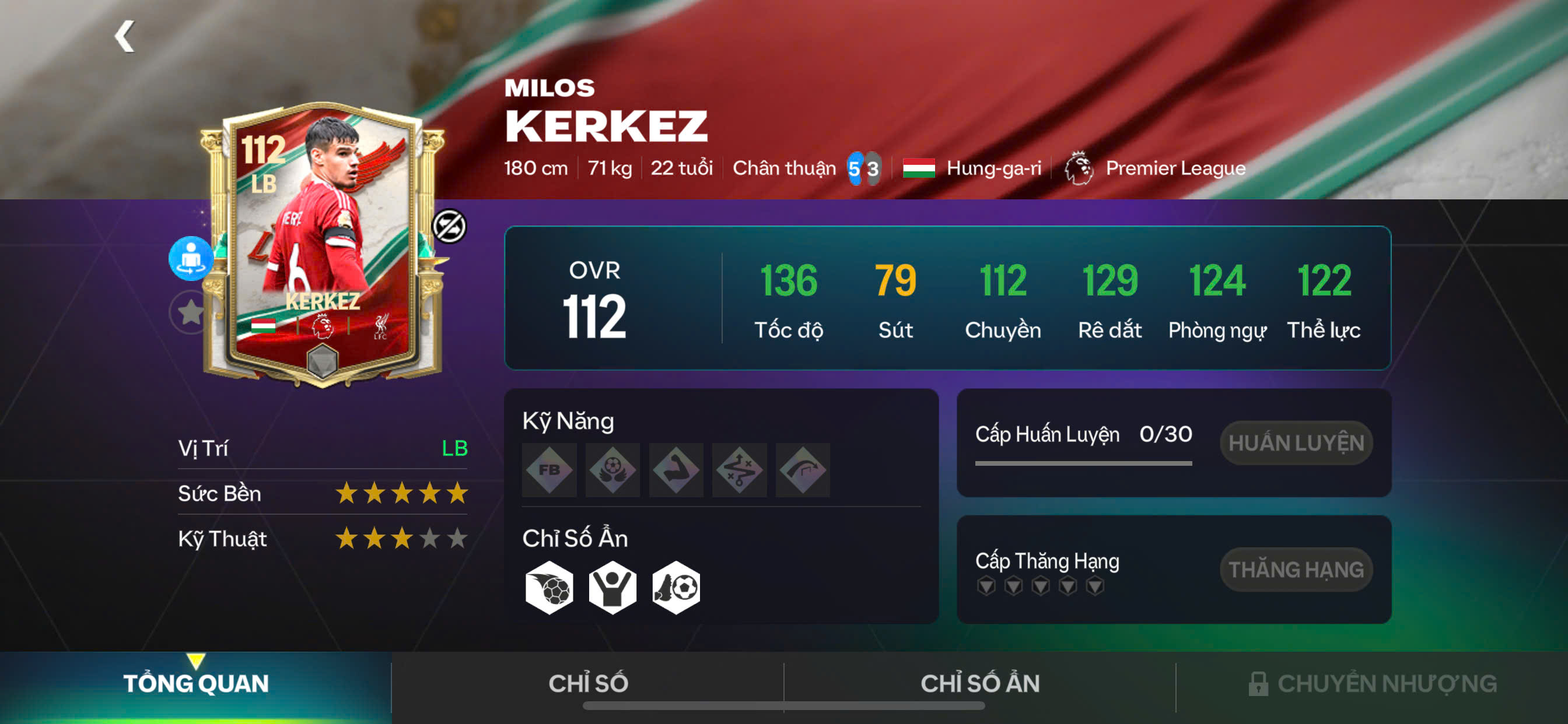The width and height of the screenshot is (1568, 724).
Task: Select the FB skill icon
Action: pyautogui.click(x=549, y=470)
